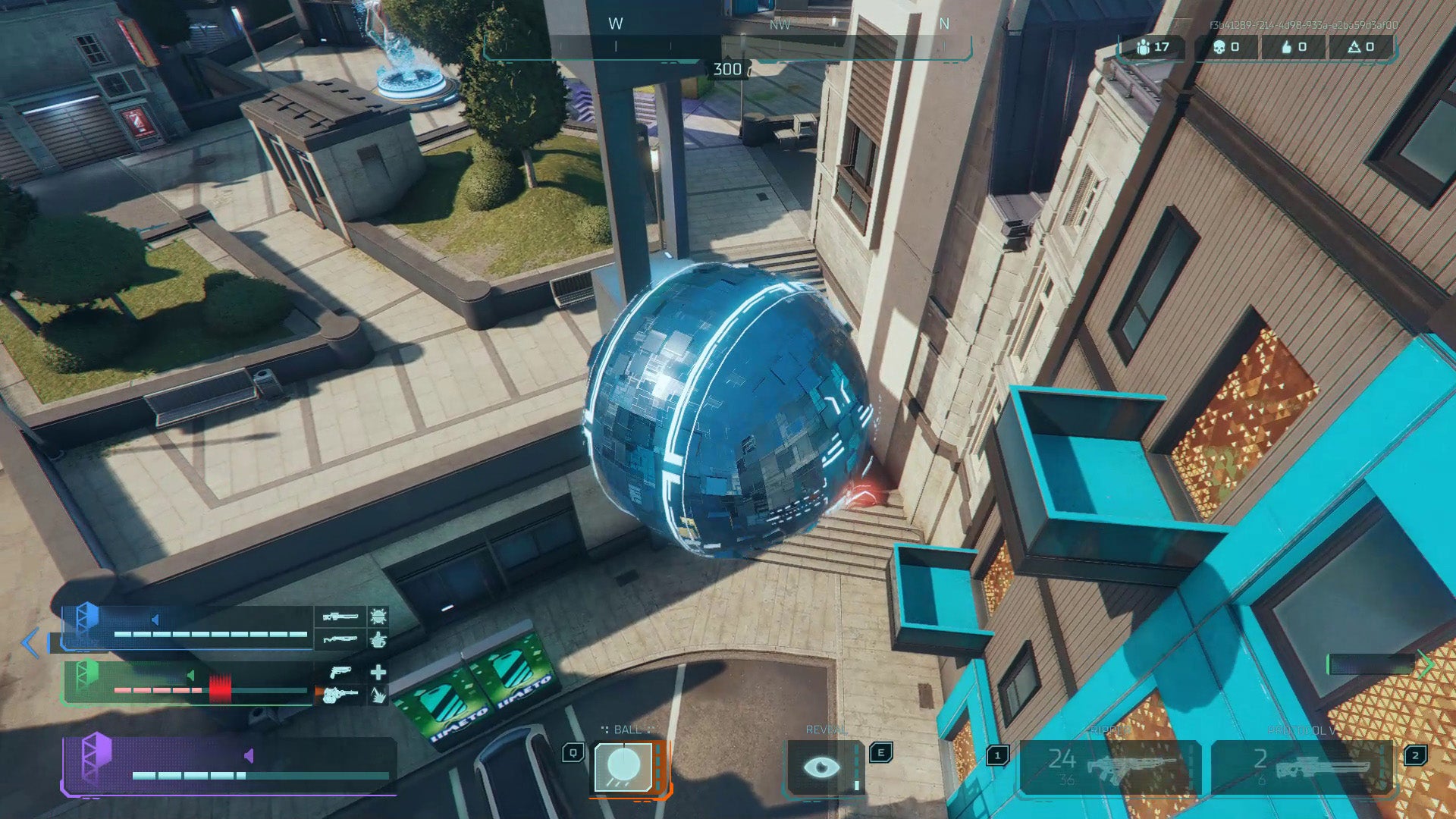Click the skull kill-counter icon top right
This screenshot has height=819, width=1456.
[x=1219, y=47]
